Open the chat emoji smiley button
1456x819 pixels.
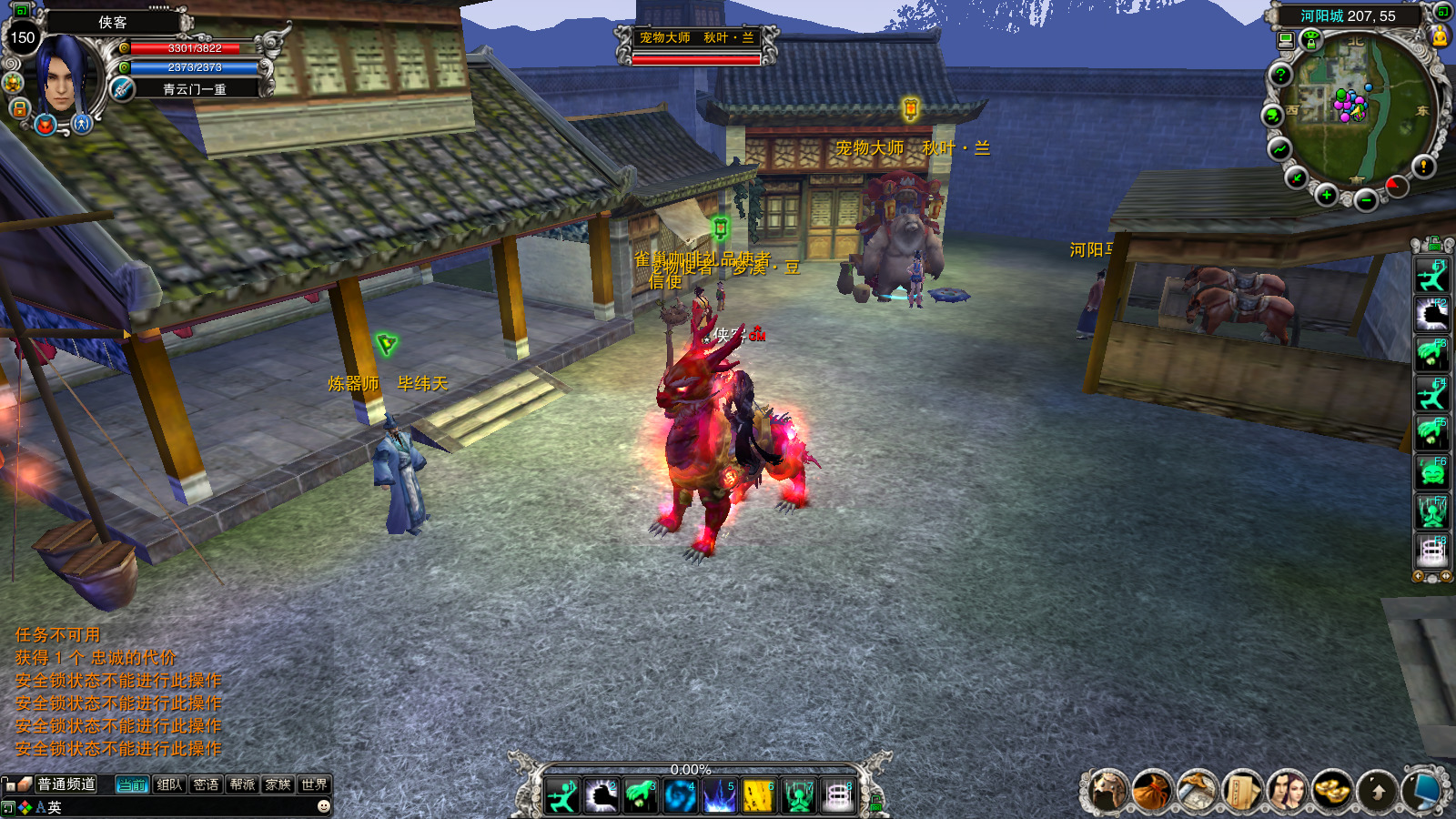pyautogui.click(x=323, y=806)
